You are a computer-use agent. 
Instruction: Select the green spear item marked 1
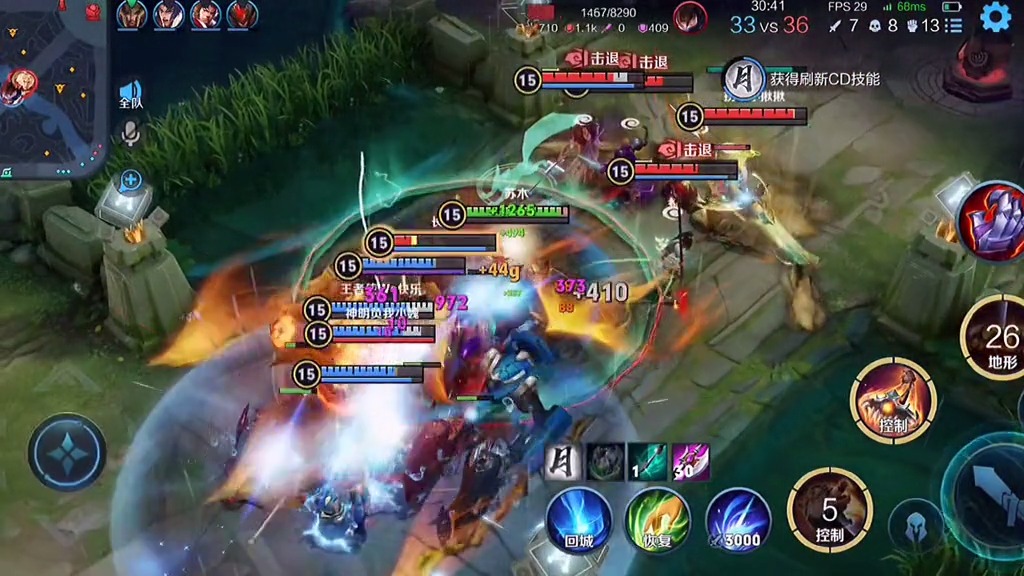click(x=648, y=463)
